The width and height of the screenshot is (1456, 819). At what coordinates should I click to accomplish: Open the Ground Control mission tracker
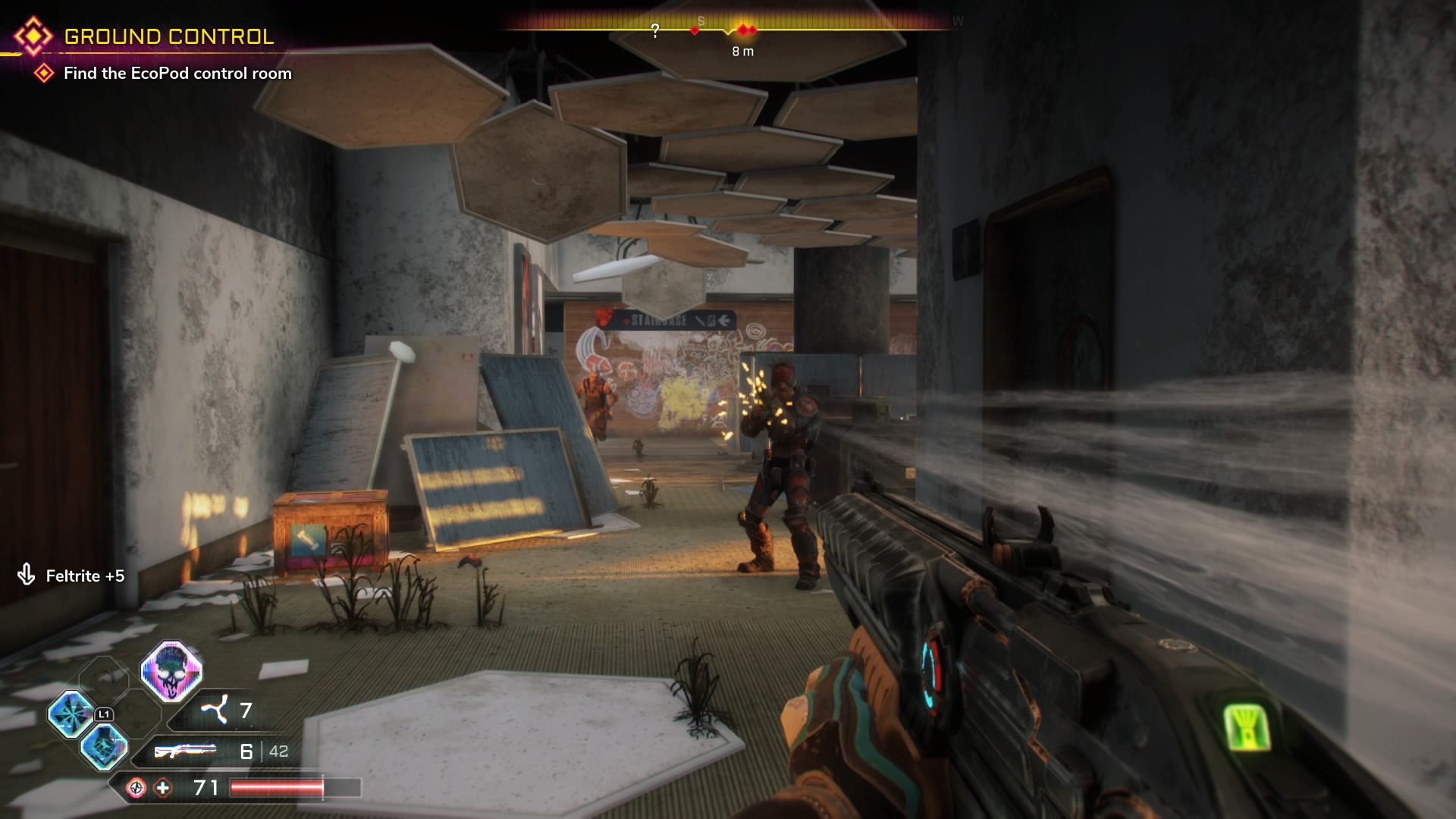click(x=168, y=36)
